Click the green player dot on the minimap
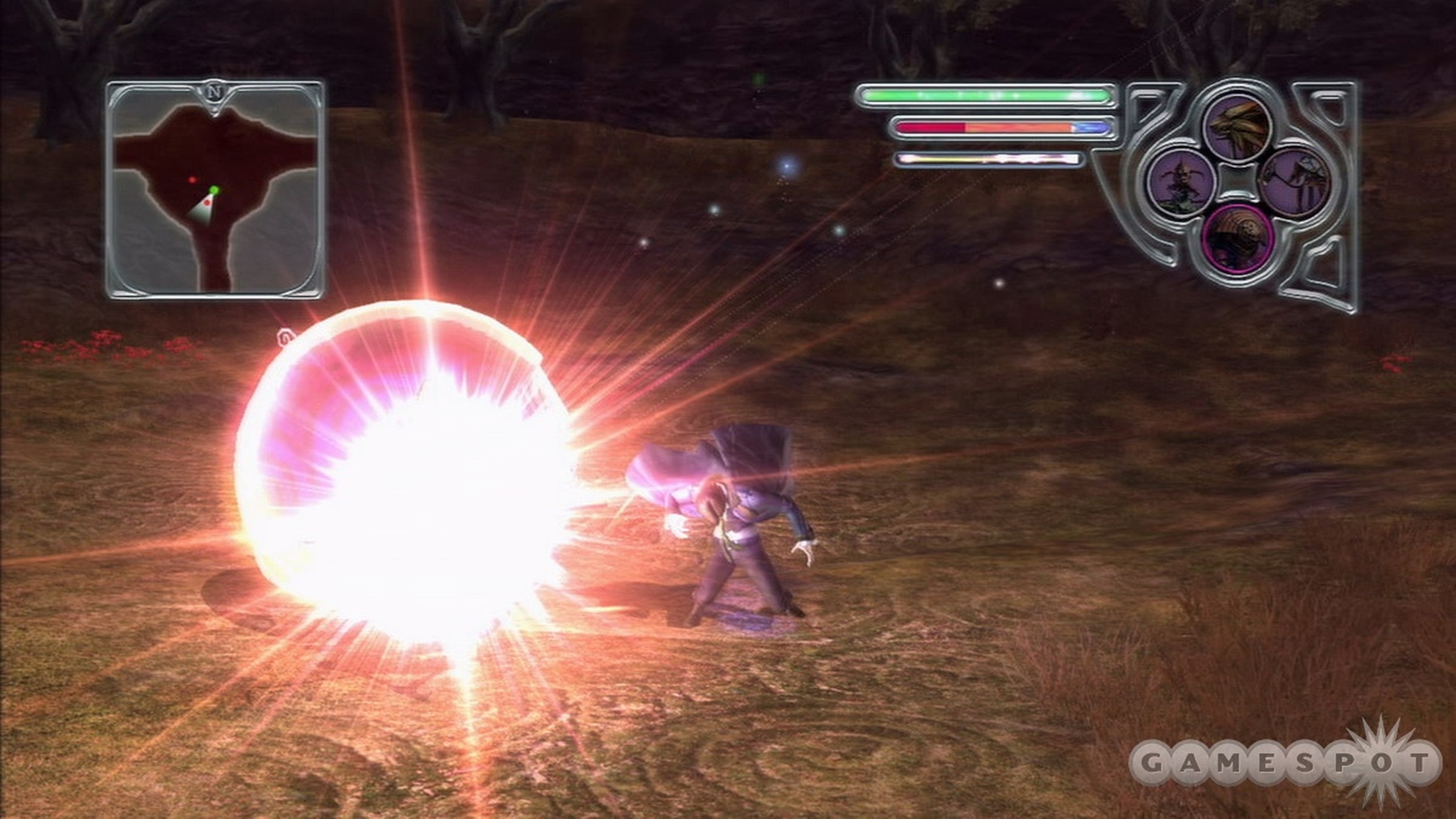Image resolution: width=1456 pixels, height=819 pixels. pyautogui.click(x=213, y=190)
